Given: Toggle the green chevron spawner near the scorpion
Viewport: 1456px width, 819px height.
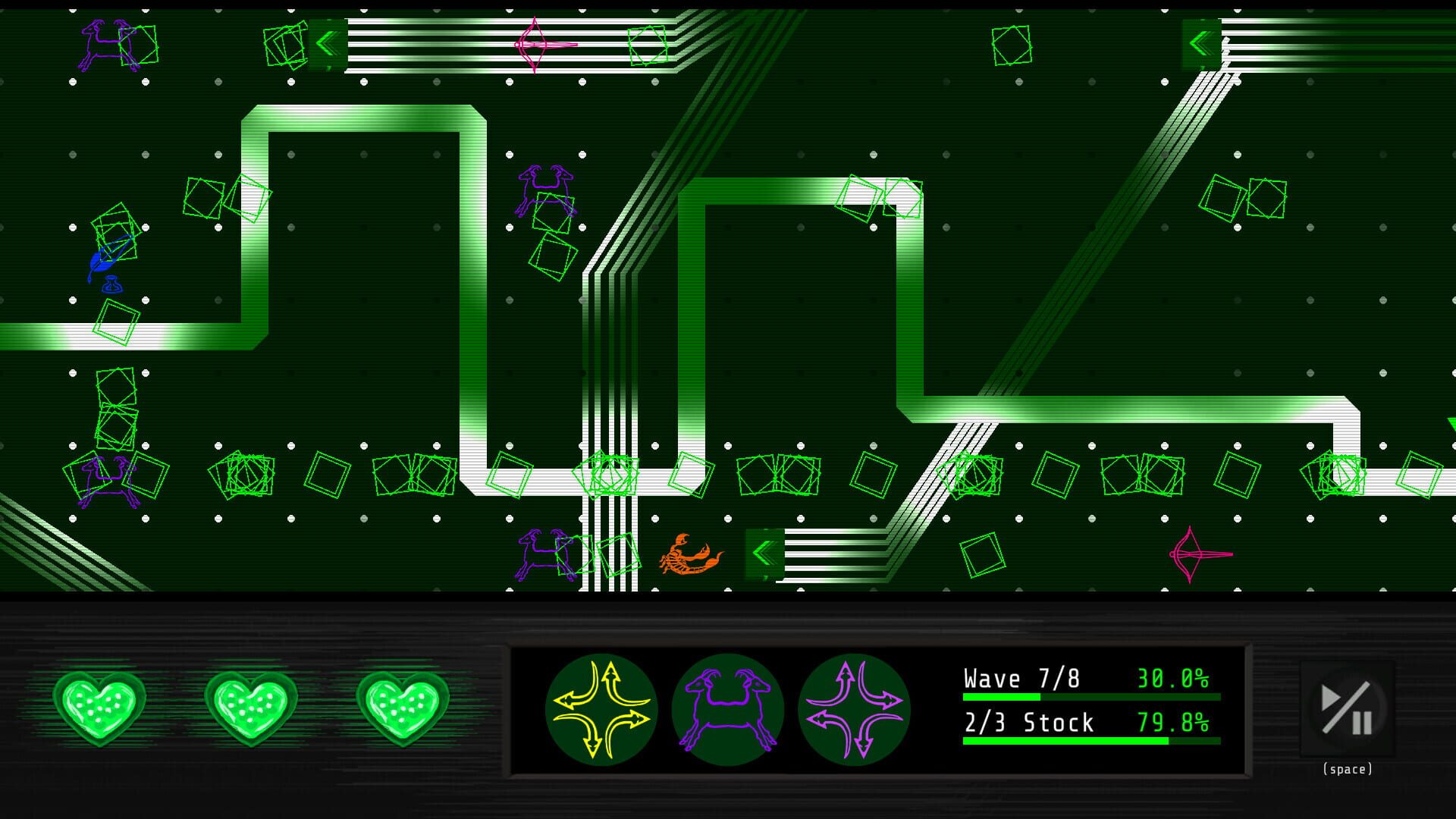Looking at the screenshot, I should [x=765, y=553].
